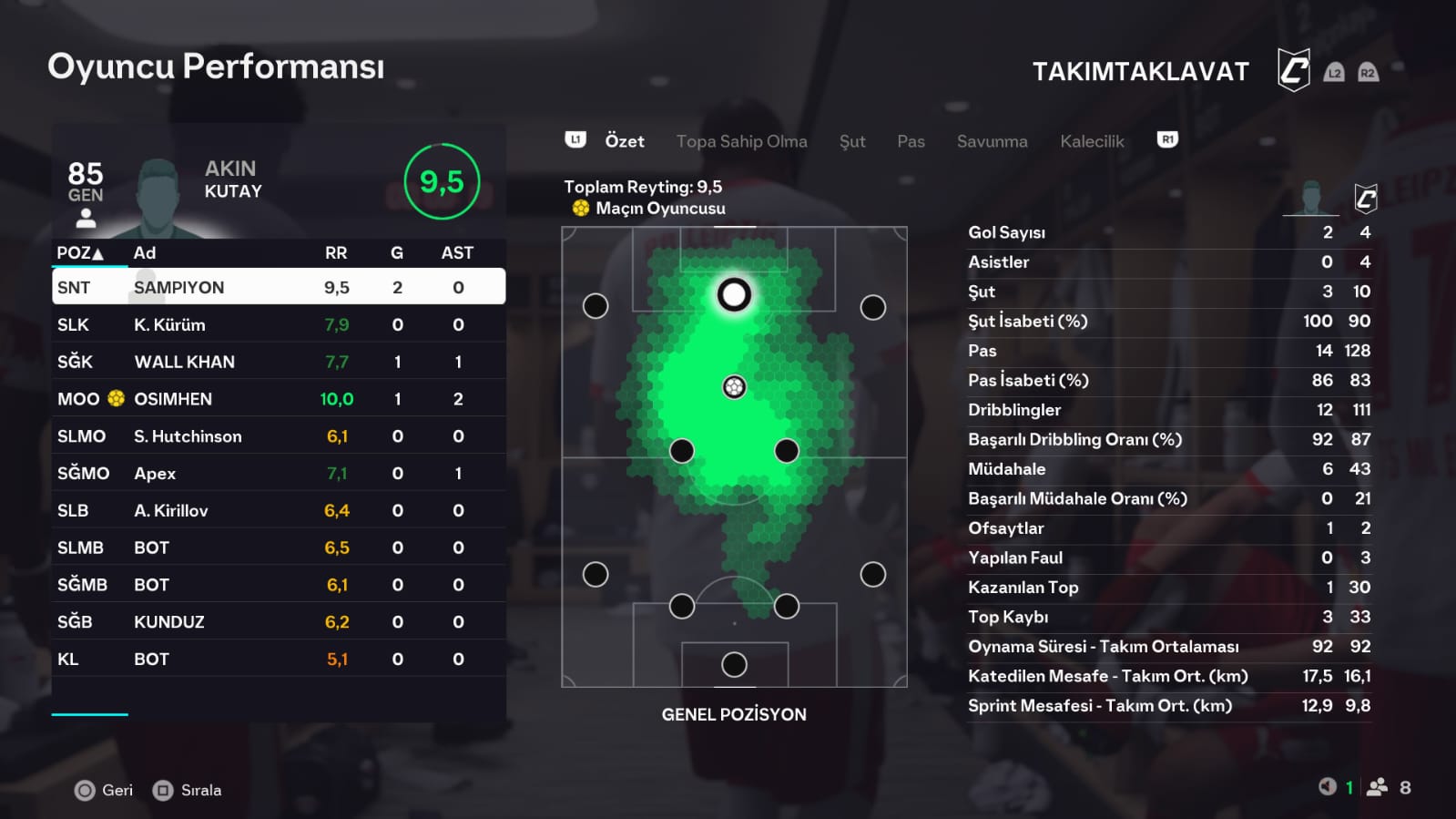Screen dimensions: 1456x819
Task: Select SAMPIYON player row
Action: tap(278, 287)
